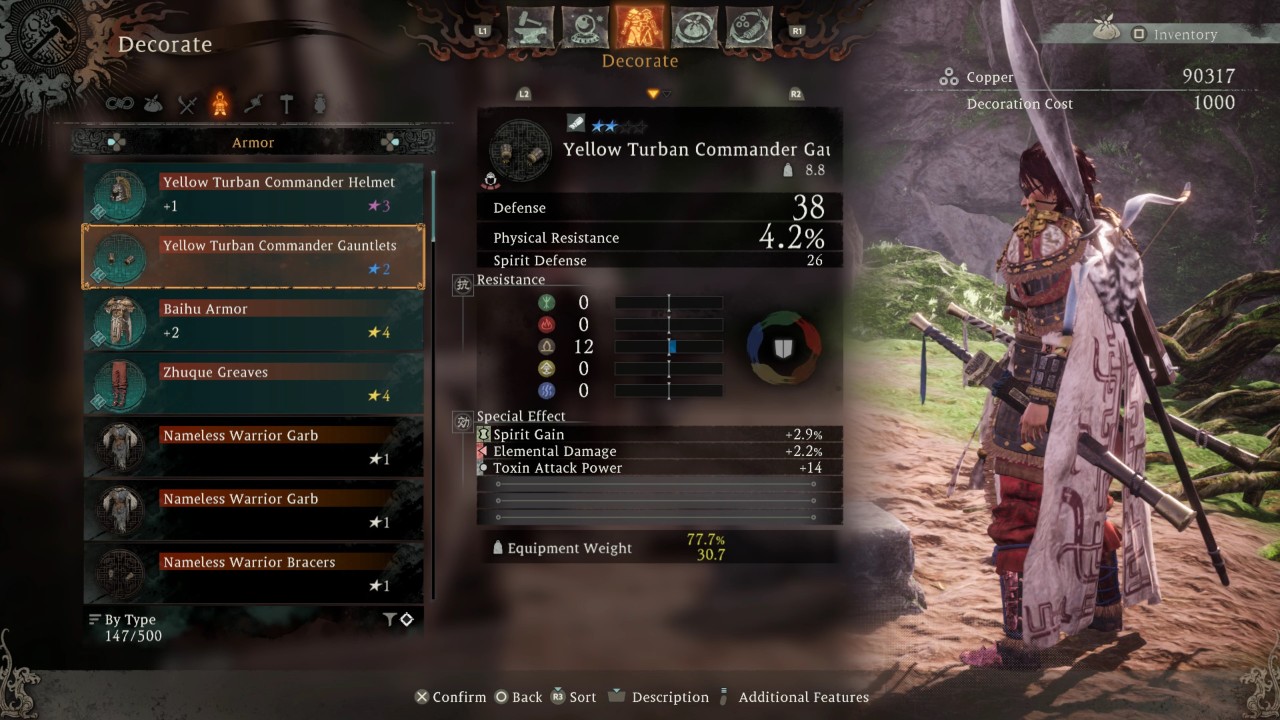The image size is (1280, 720).
Task: Switch to the tied pouch tab
Action: 694,28
